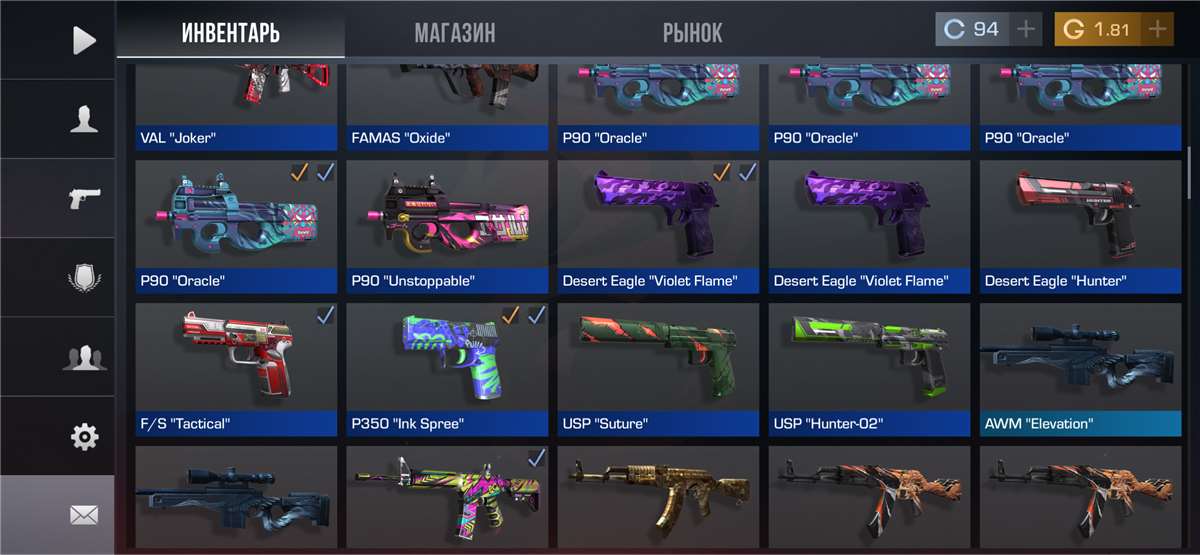Add more silver coins with plus button
Image resolution: width=1200 pixels, height=555 pixels.
point(1025,29)
